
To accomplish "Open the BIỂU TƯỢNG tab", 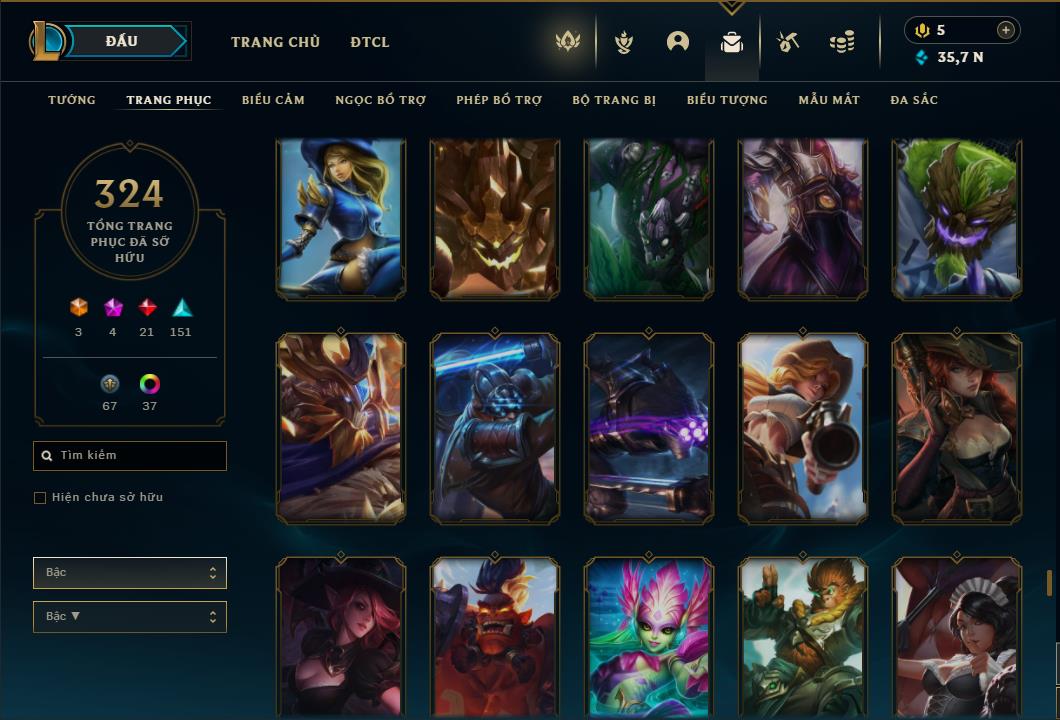I will [727, 100].
